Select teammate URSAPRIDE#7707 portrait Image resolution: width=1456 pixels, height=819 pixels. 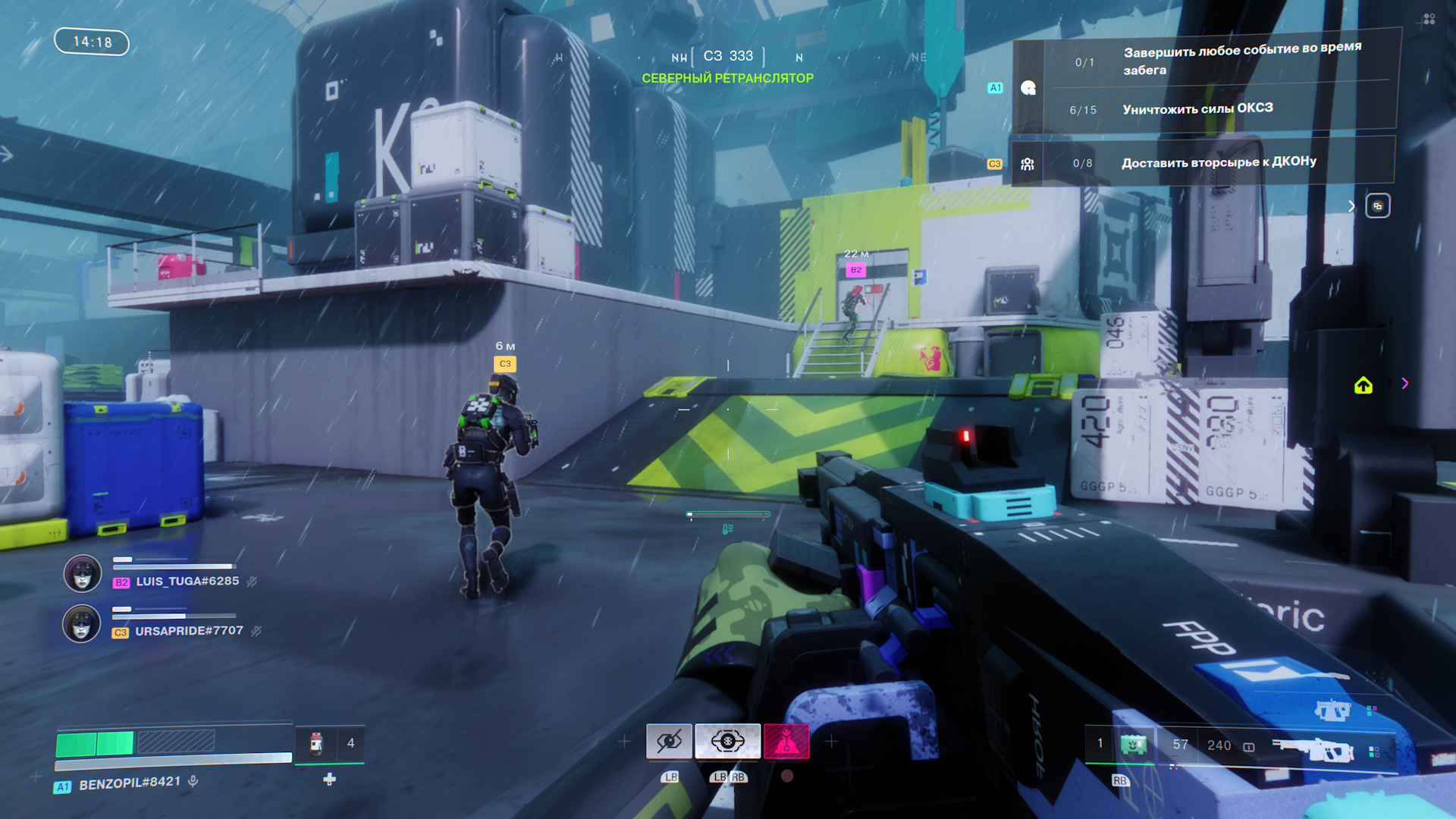click(81, 624)
